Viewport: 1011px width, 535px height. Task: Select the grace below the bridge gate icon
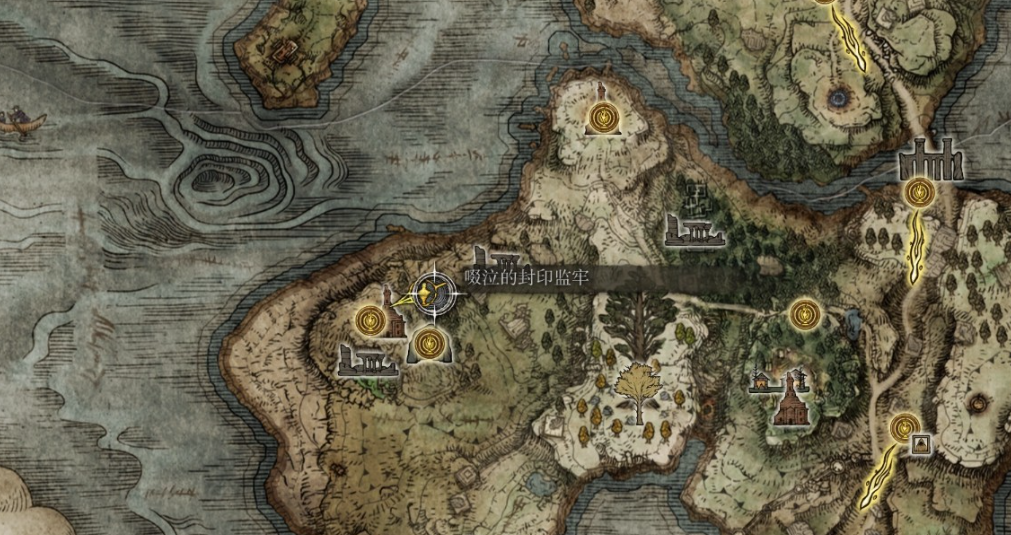917,193
